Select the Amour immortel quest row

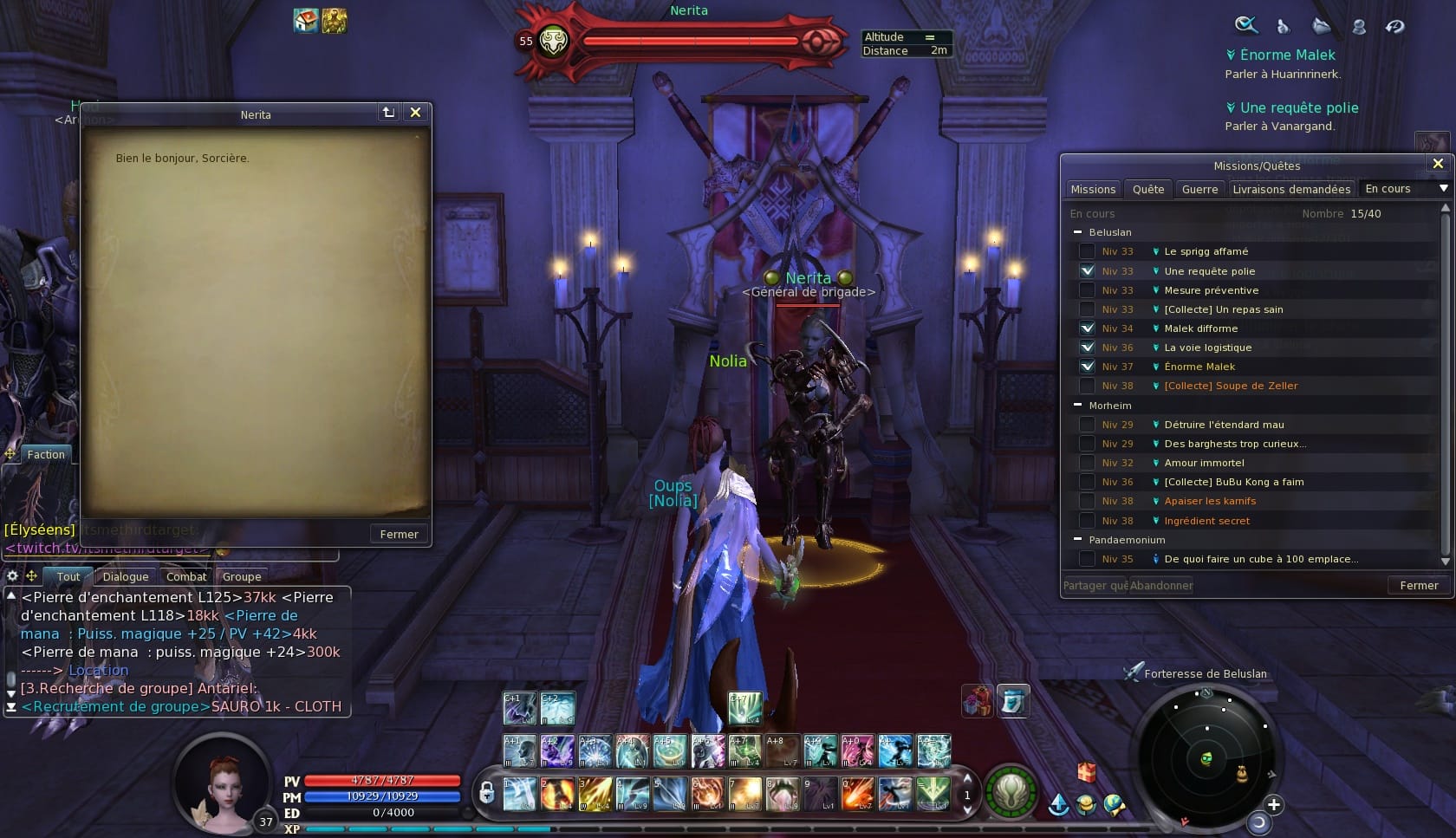[x=1204, y=463]
